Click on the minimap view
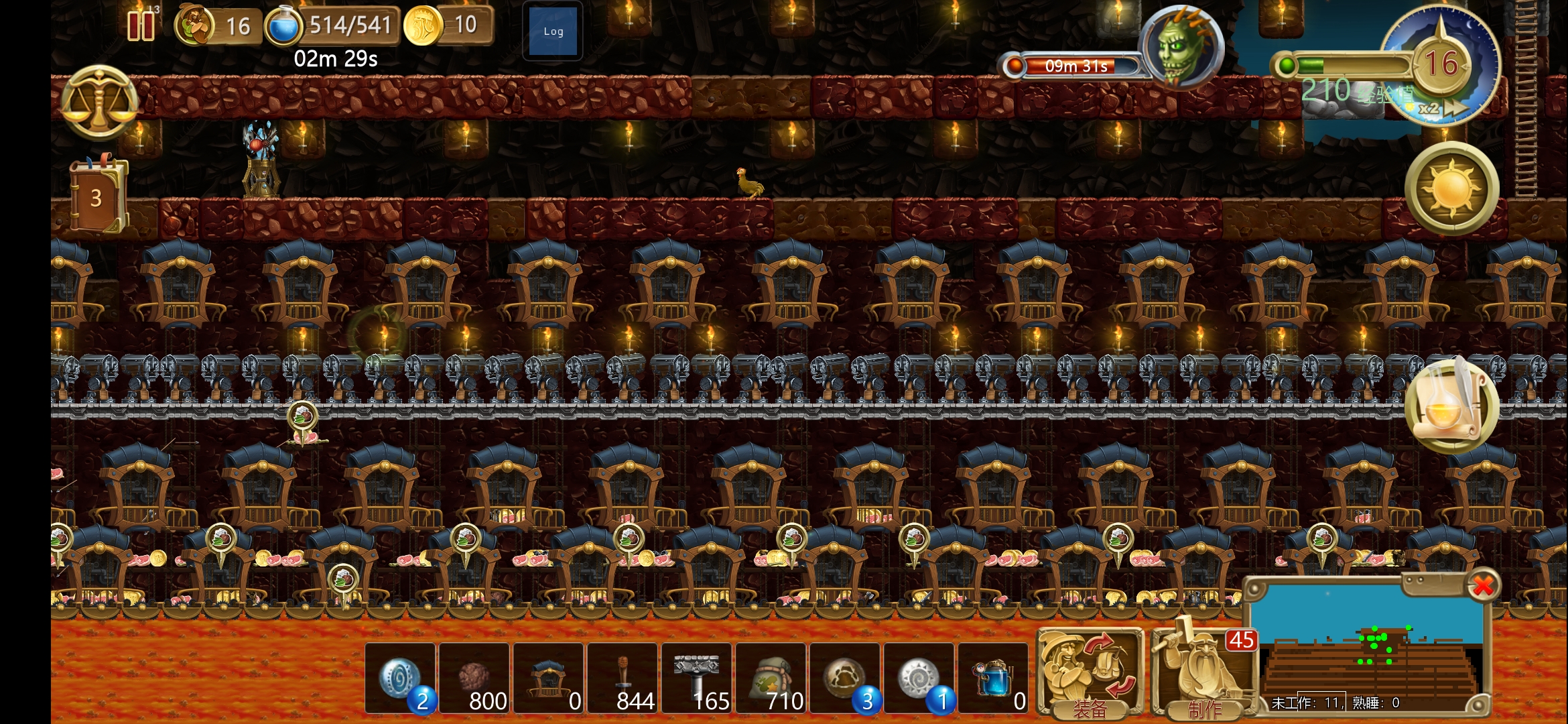The width and height of the screenshot is (1568, 724). tap(1367, 644)
